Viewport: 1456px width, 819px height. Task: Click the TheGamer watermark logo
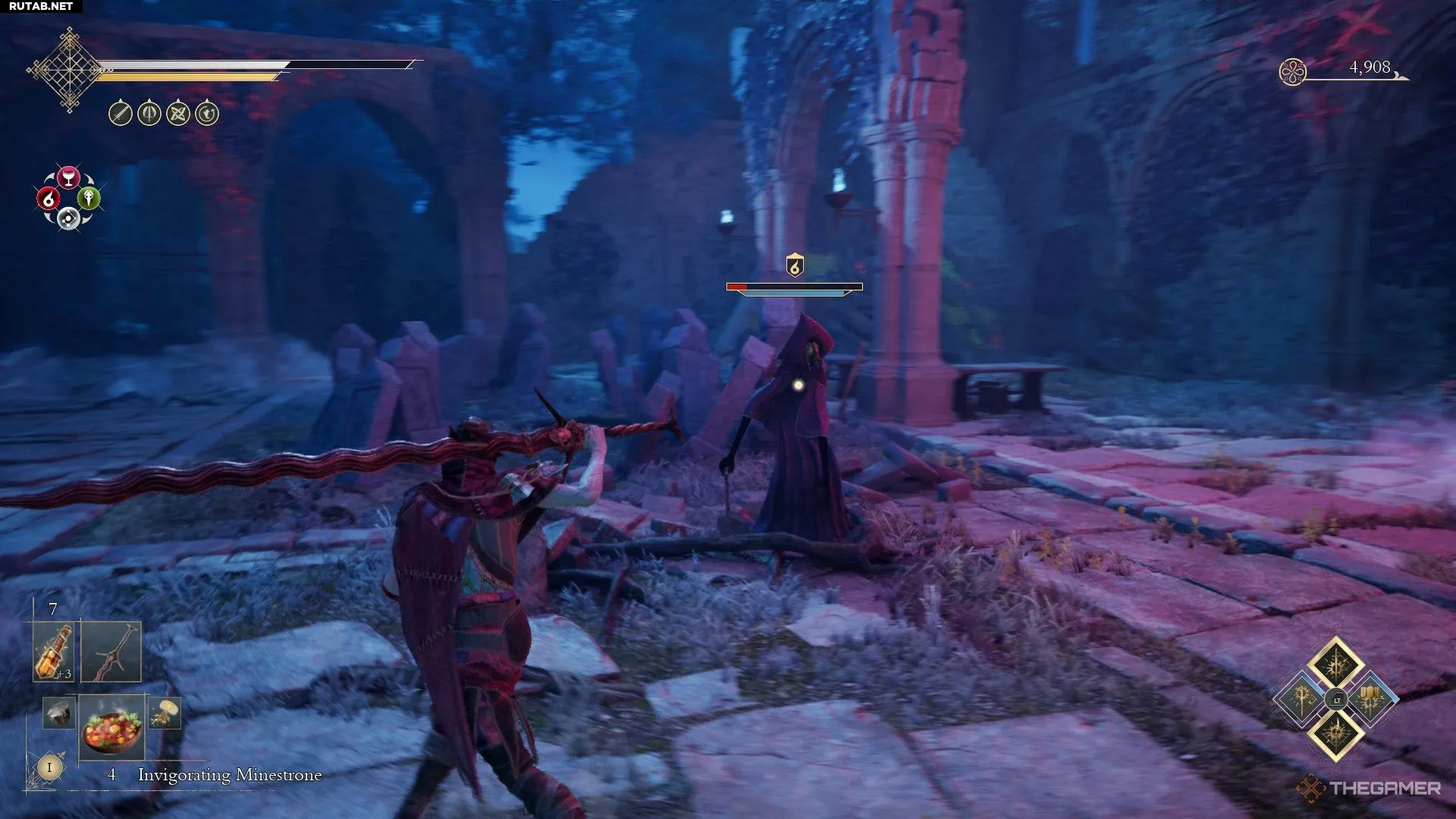pos(1370,789)
